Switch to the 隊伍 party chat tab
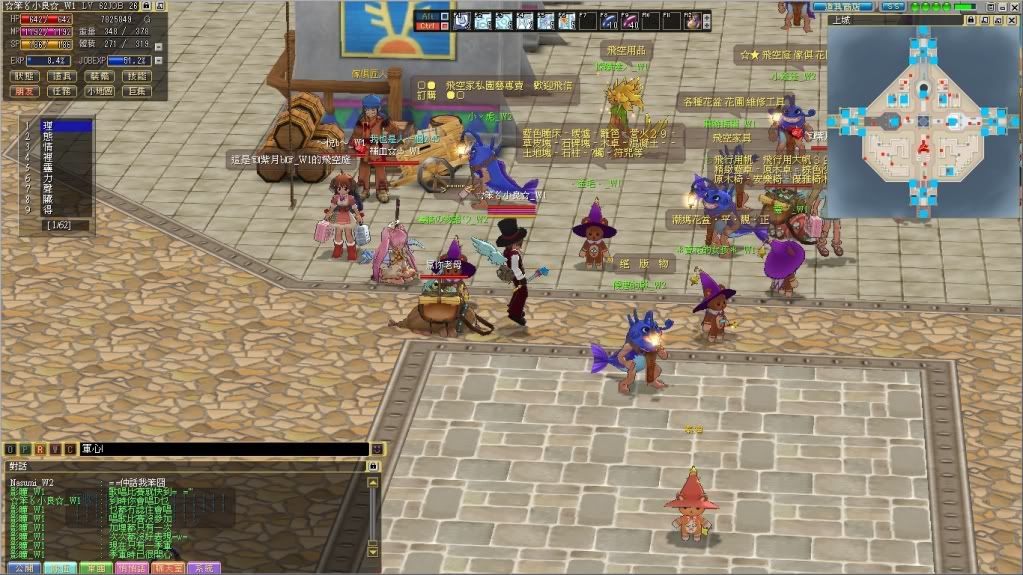Image resolution: width=1023 pixels, height=575 pixels. pos(61,567)
